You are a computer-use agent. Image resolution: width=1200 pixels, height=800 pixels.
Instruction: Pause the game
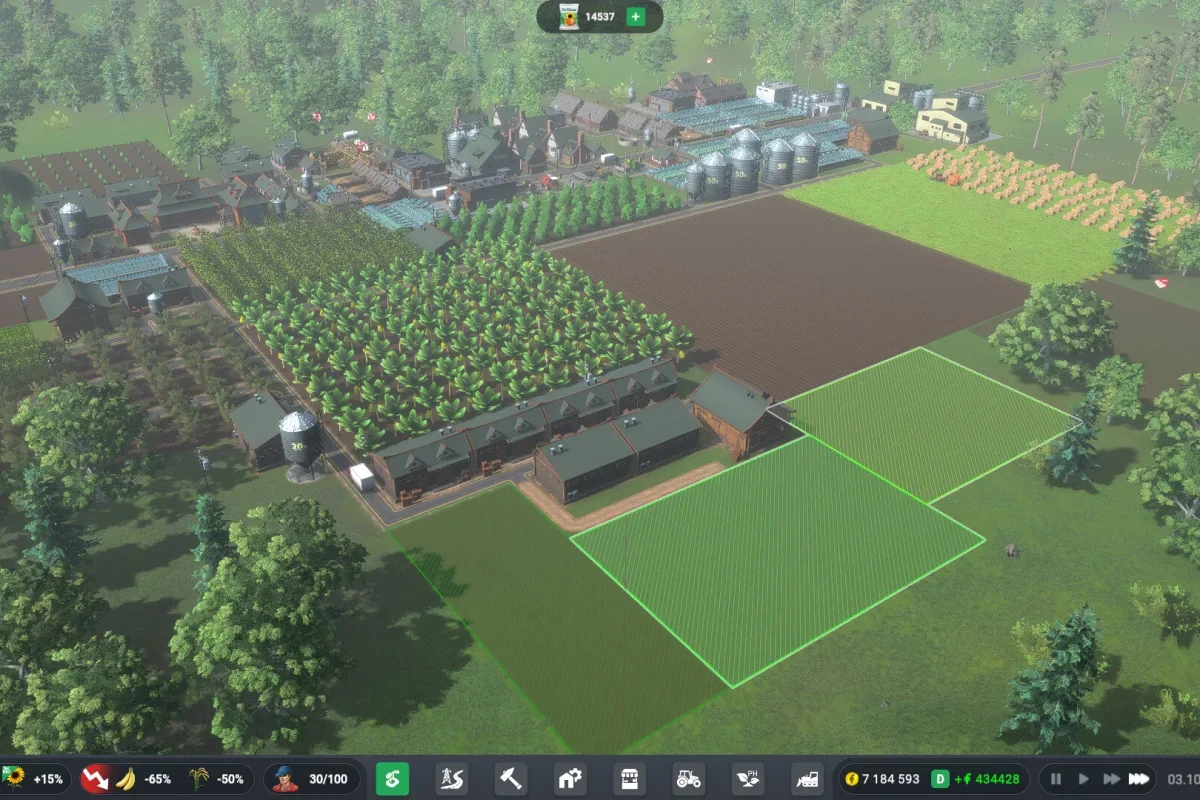[x=1056, y=779]
